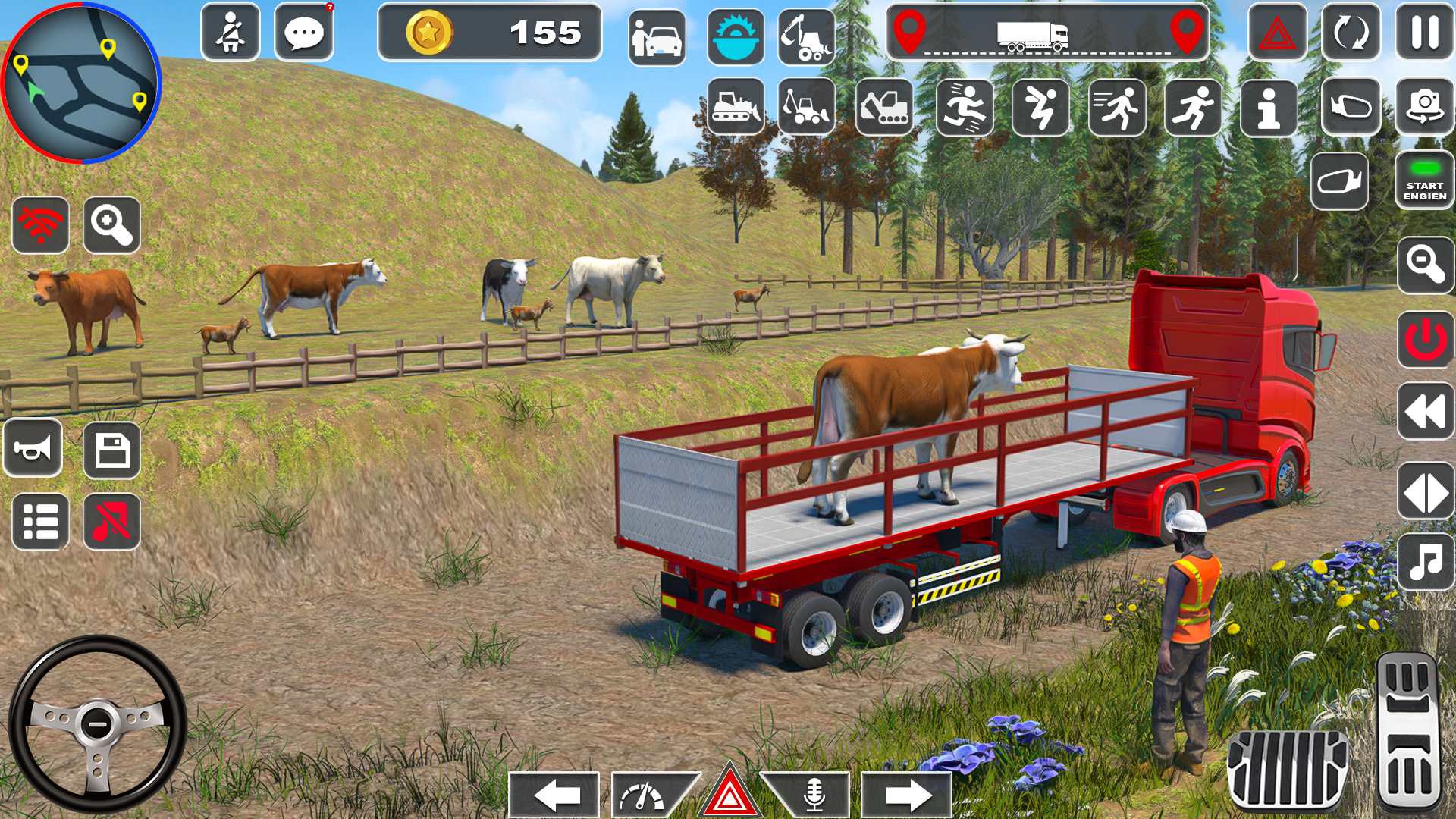Tap the vehicle horn button

(x=34, y=447)
